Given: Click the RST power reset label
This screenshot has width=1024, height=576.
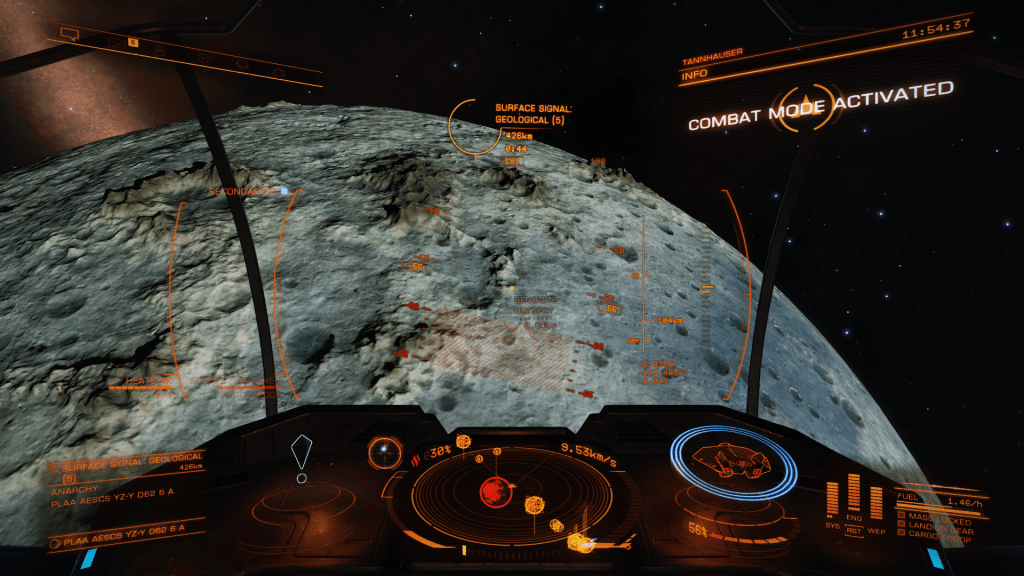Looking at the screenshot, I should [x=854, y=530].
